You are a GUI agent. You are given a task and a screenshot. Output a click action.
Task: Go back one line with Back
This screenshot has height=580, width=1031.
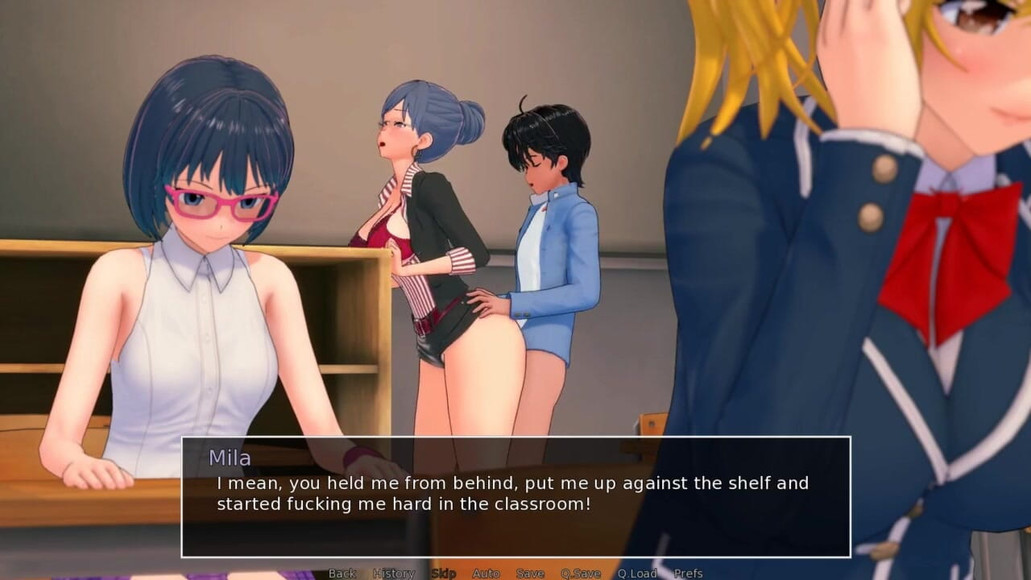coord(342,573)
